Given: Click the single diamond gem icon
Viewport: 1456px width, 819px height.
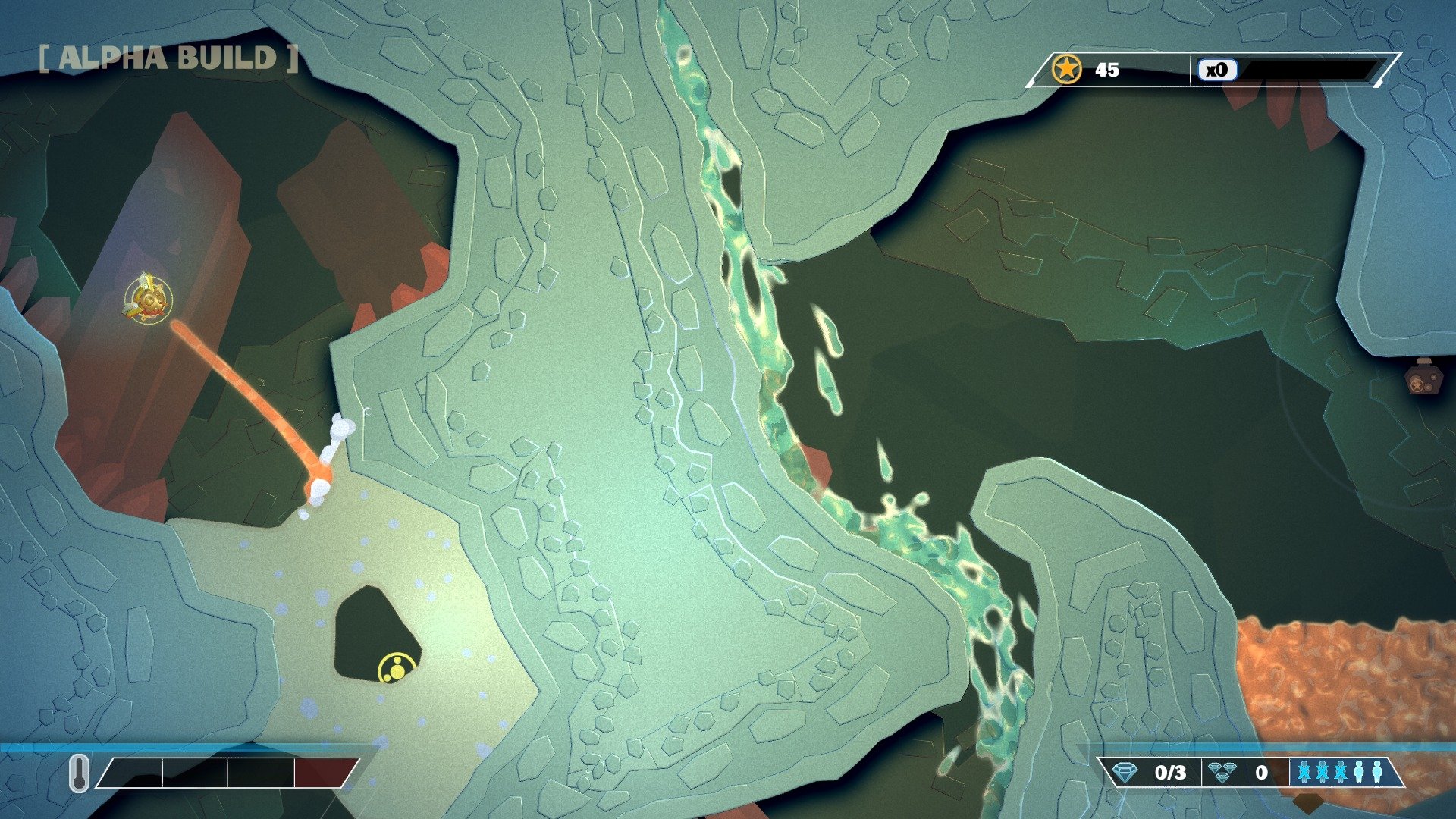Looking at the screenshot, I should click(1125, 771).
